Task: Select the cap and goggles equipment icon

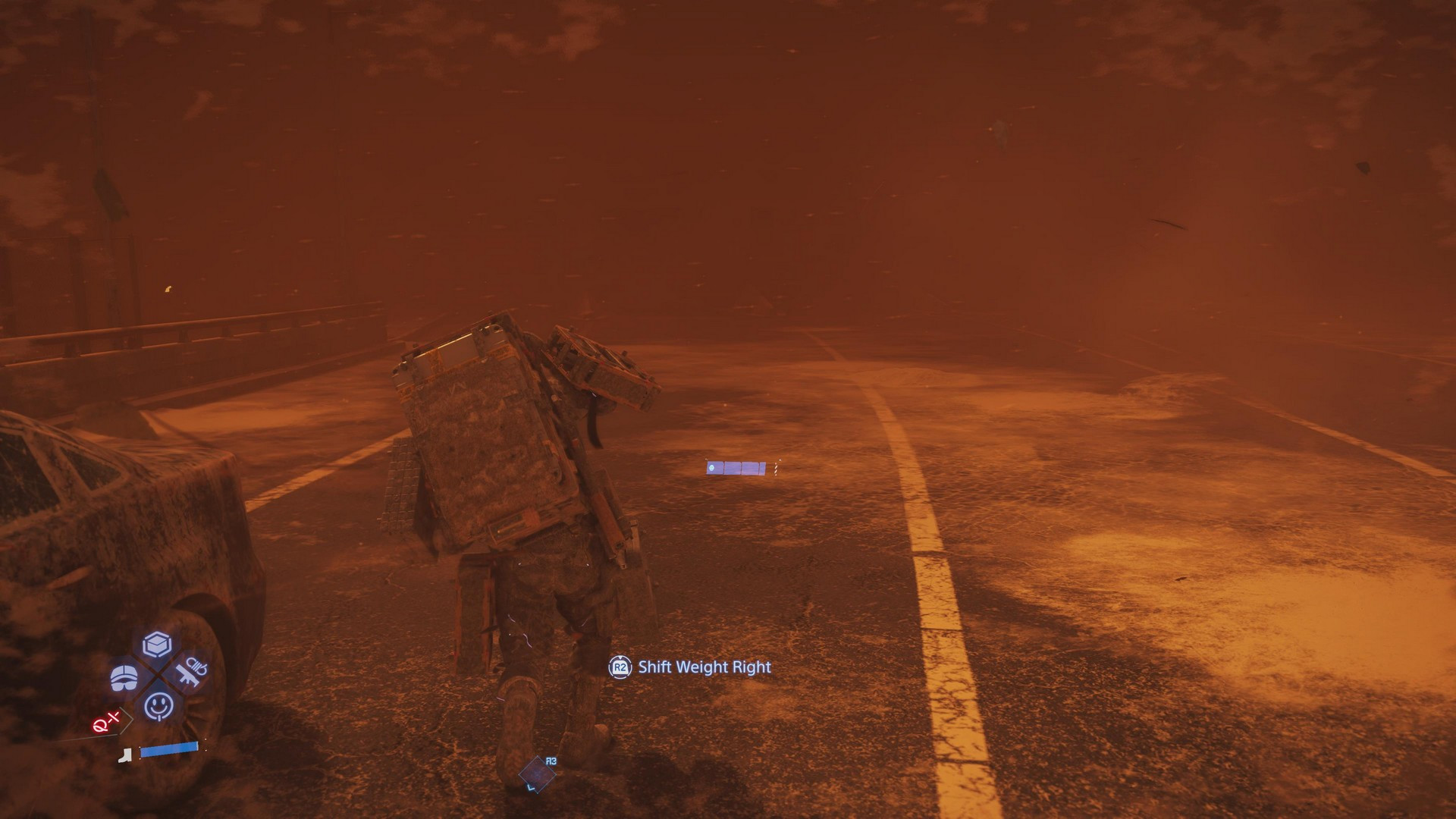Action: (124, 676)
